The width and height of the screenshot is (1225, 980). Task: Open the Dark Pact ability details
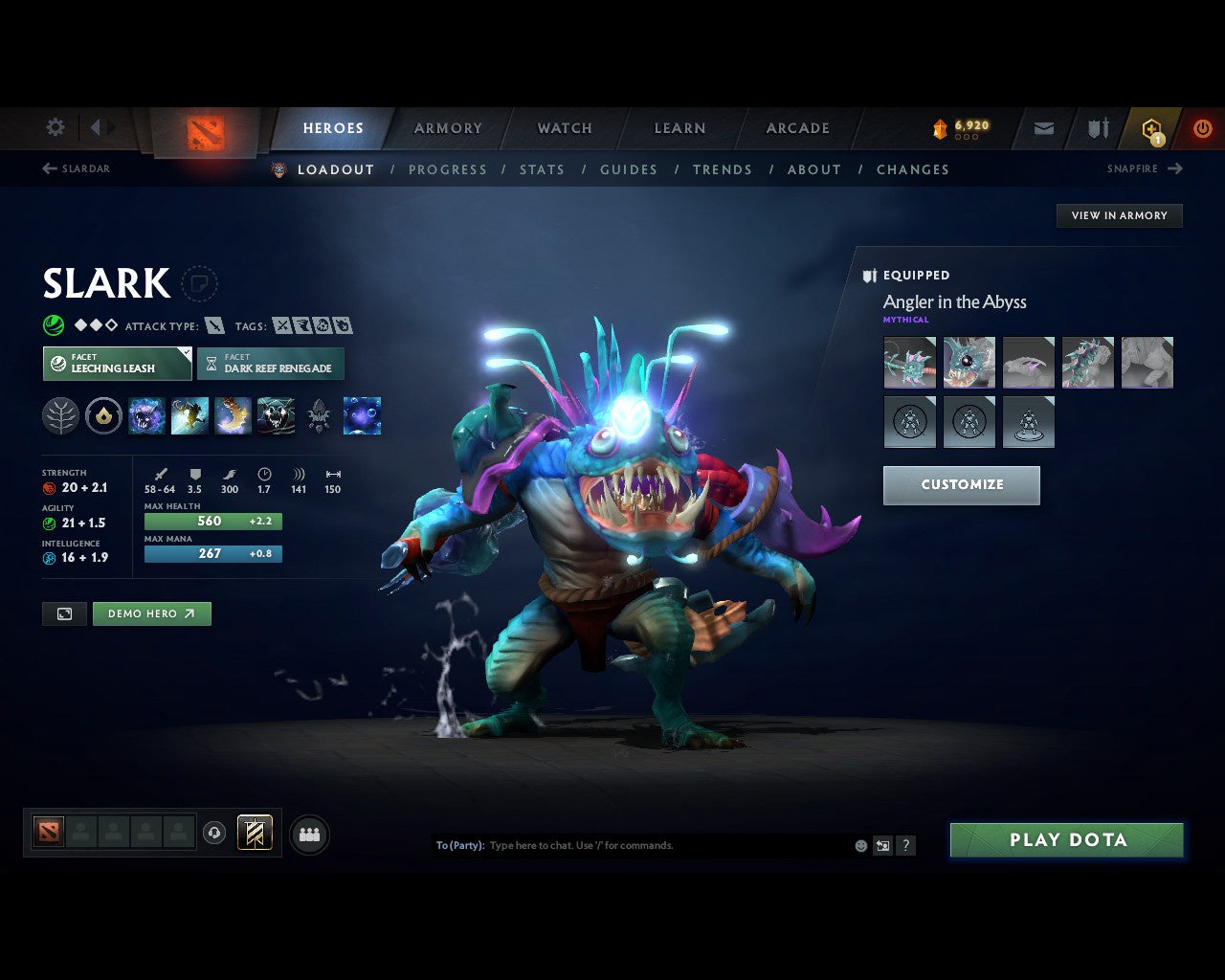pyautogui.click(x=146, y=415)
